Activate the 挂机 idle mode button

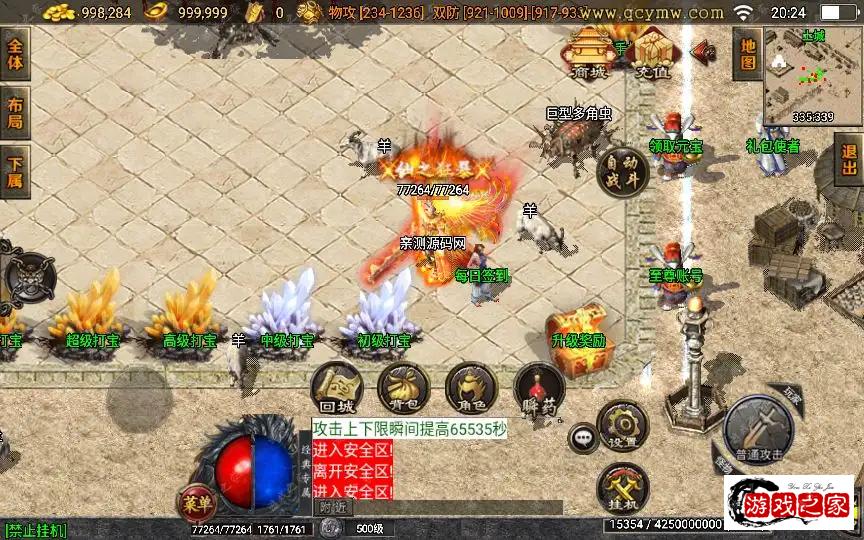[x=622, y=489]
